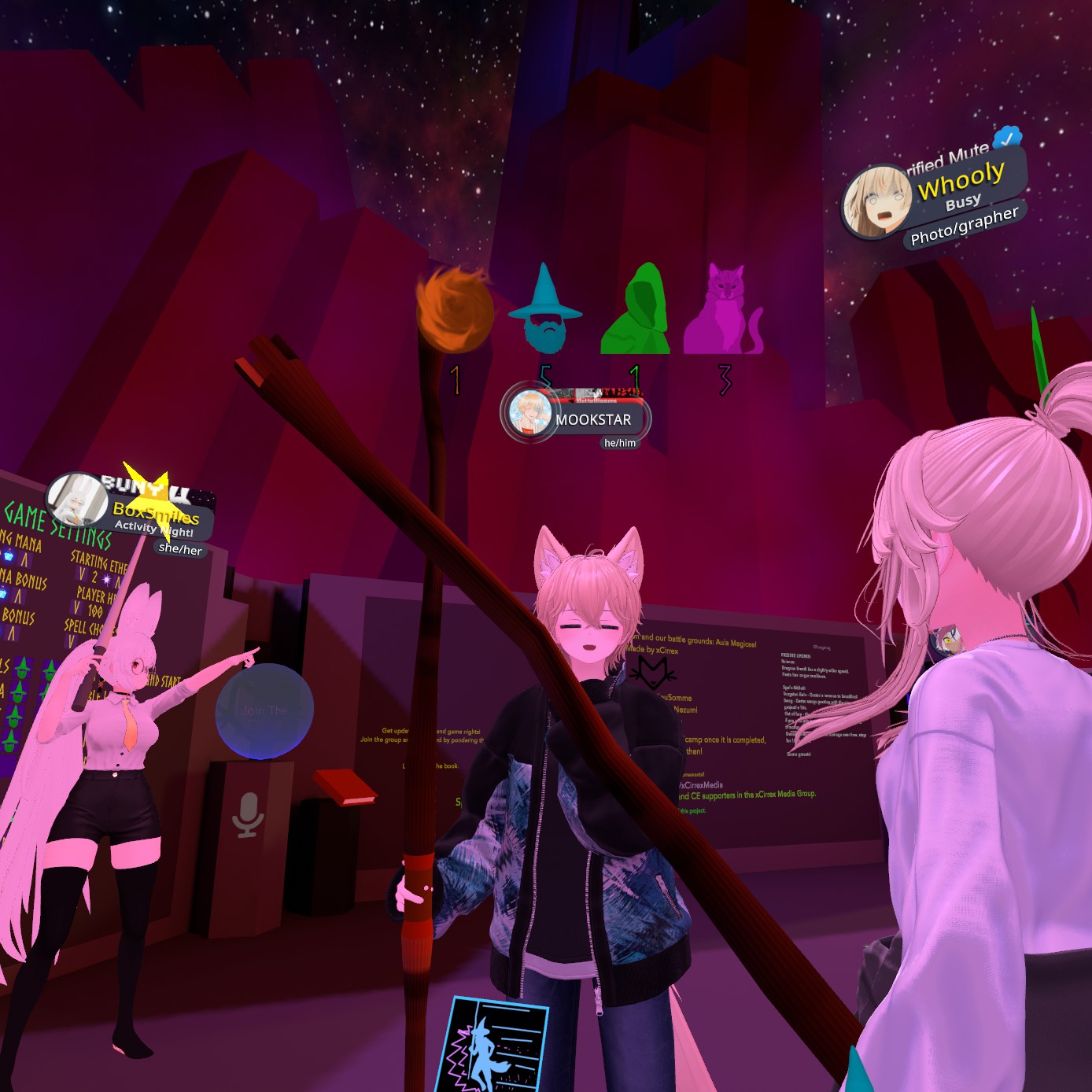Viewport: 1092px width, 1092px height.
Task: Lower the Player HP value
Action: (77, 607)
